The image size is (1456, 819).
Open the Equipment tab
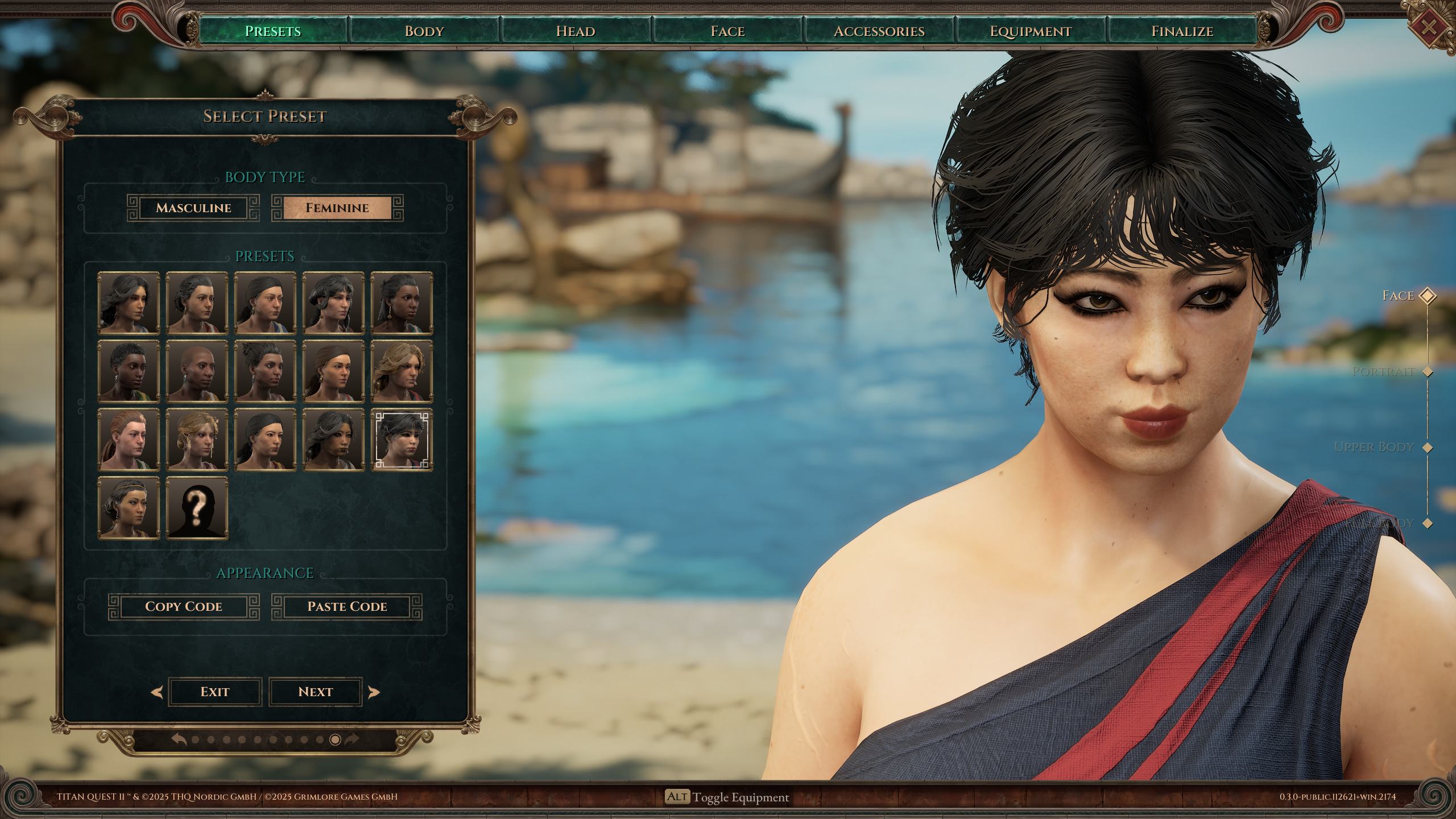(x=1031, y=31)
